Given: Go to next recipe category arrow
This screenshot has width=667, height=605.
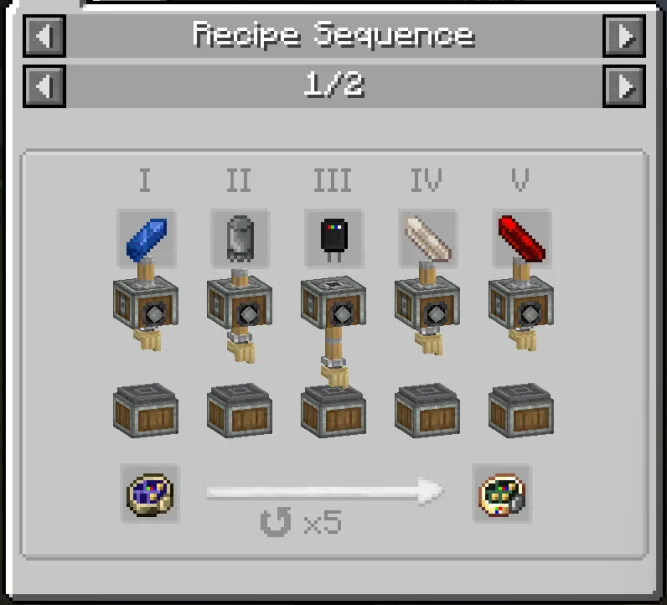Looking at the screenshot, I should coord(624,36).
